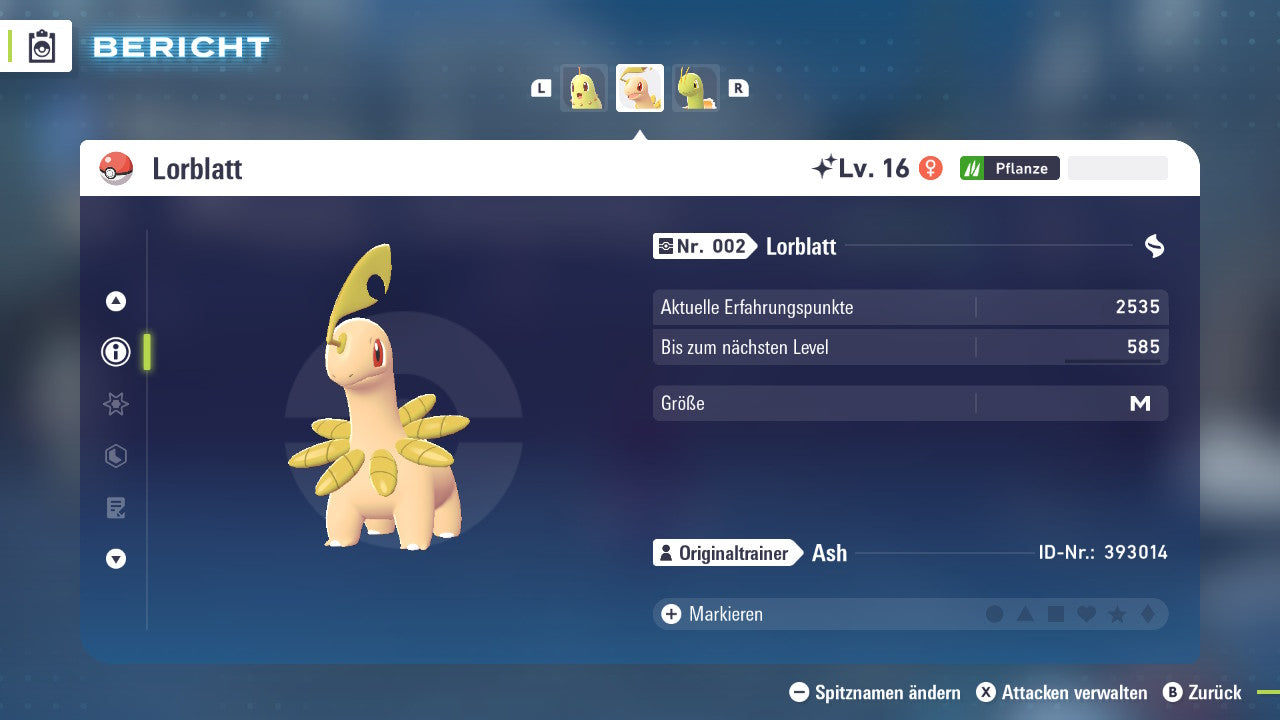Image resolution: width=1280 pixels, height=720 pixels.
Task: Click the status icon right of Lorblatt's name
Action: 1155,245
